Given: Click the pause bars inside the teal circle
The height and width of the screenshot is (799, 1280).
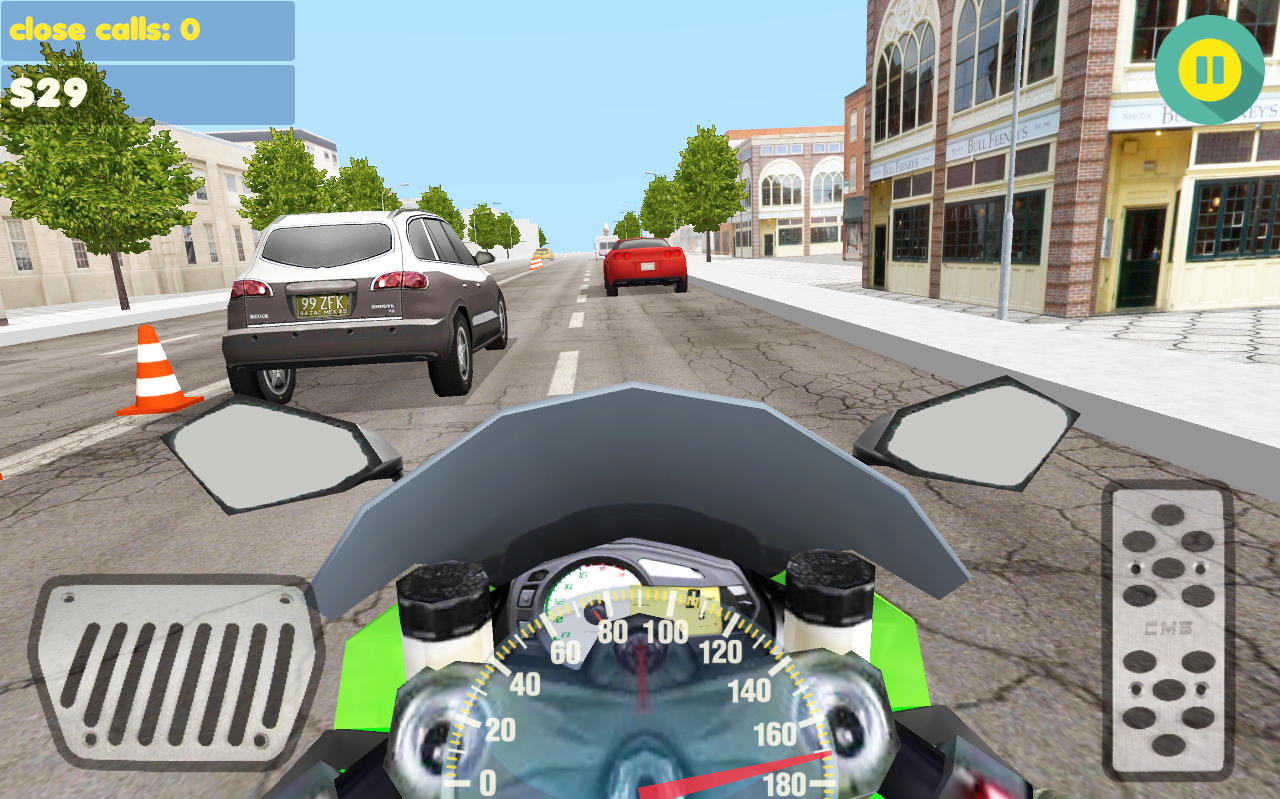Looking at the screenshot, I should point(1210,70).
